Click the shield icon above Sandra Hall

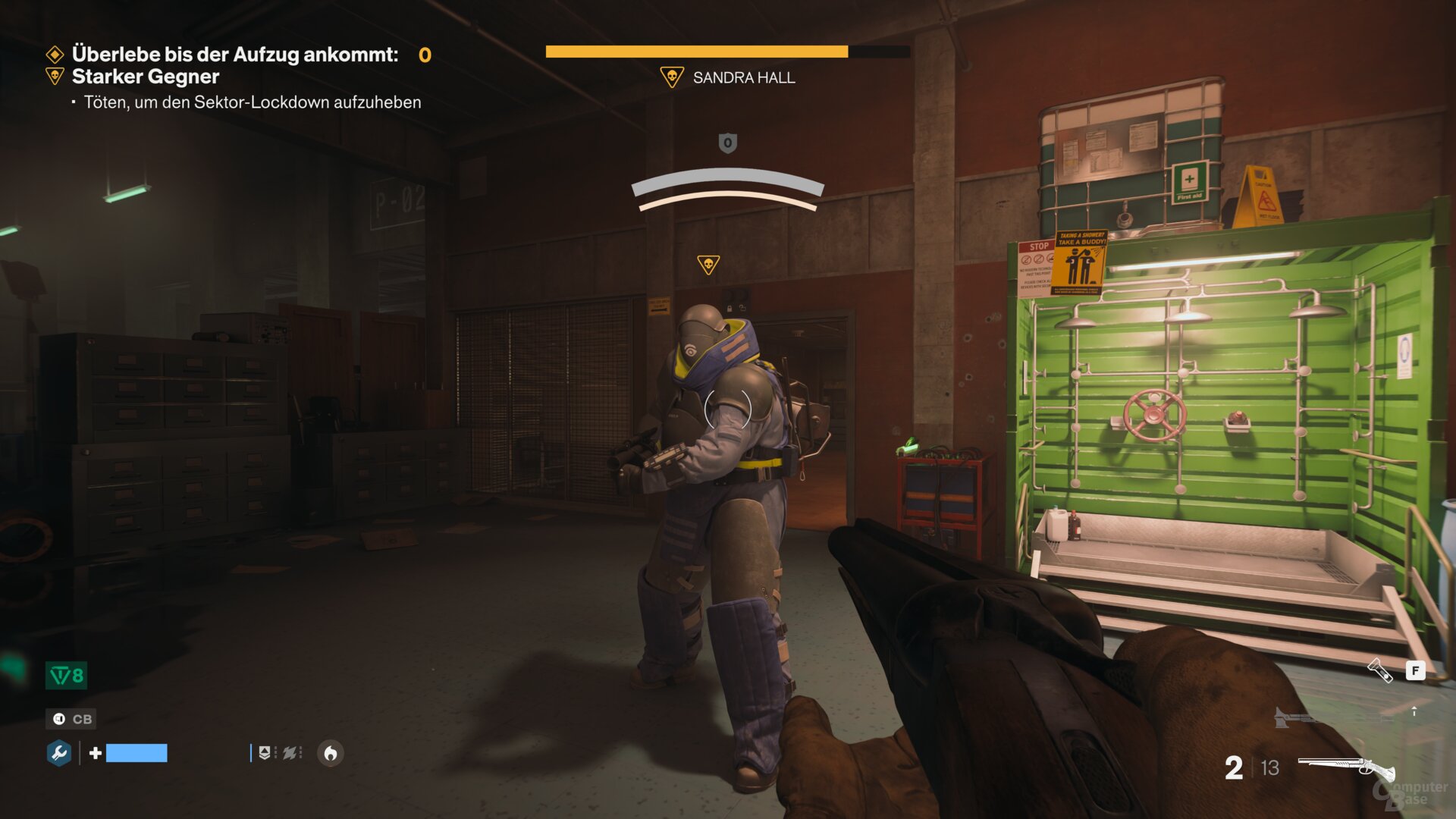click(x=726, y=144)
